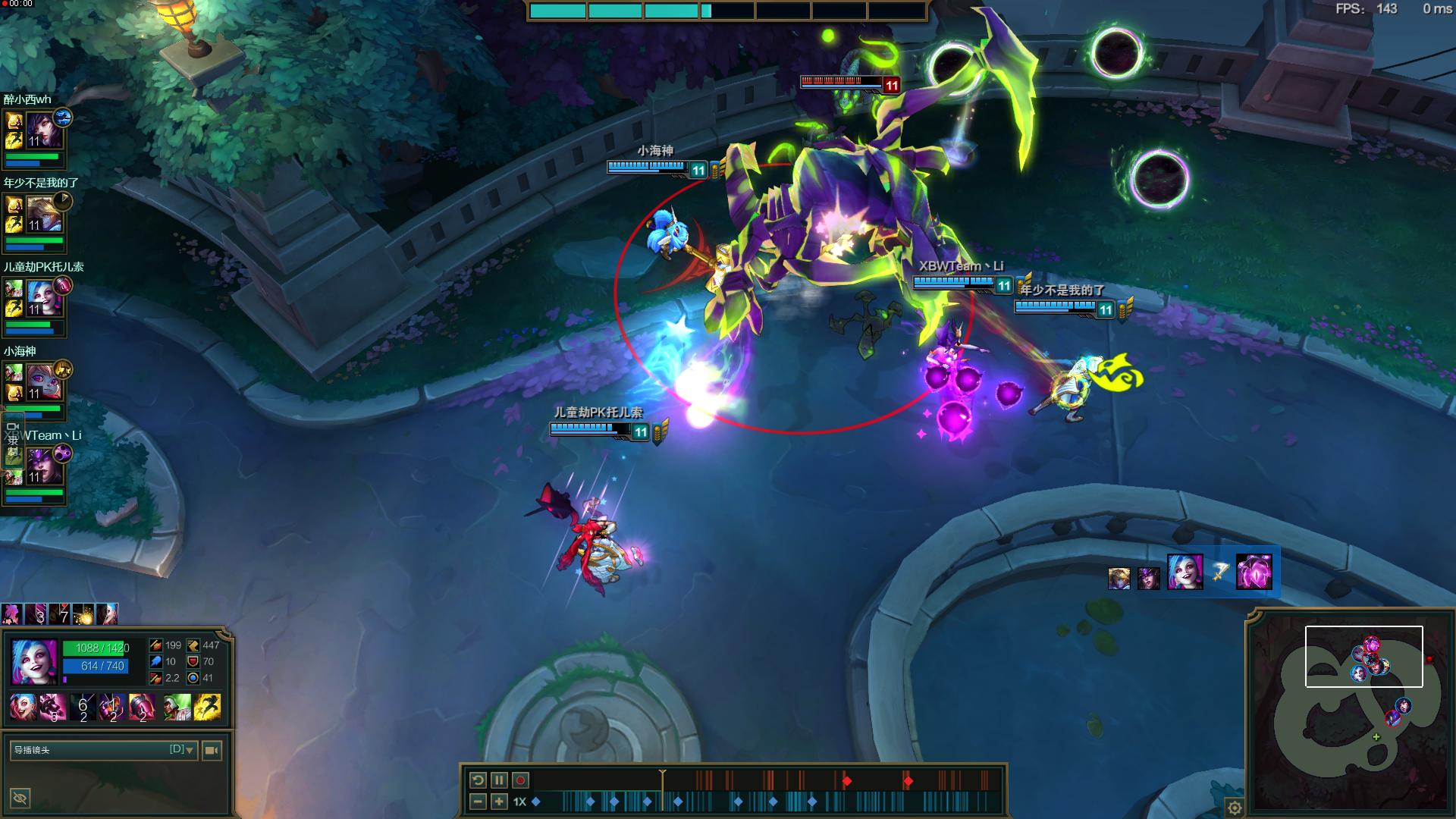Viewport: 1456px width, 819px height.
Task: Toggle the crossed-eye hide interface button
Action: click(20, 797)
